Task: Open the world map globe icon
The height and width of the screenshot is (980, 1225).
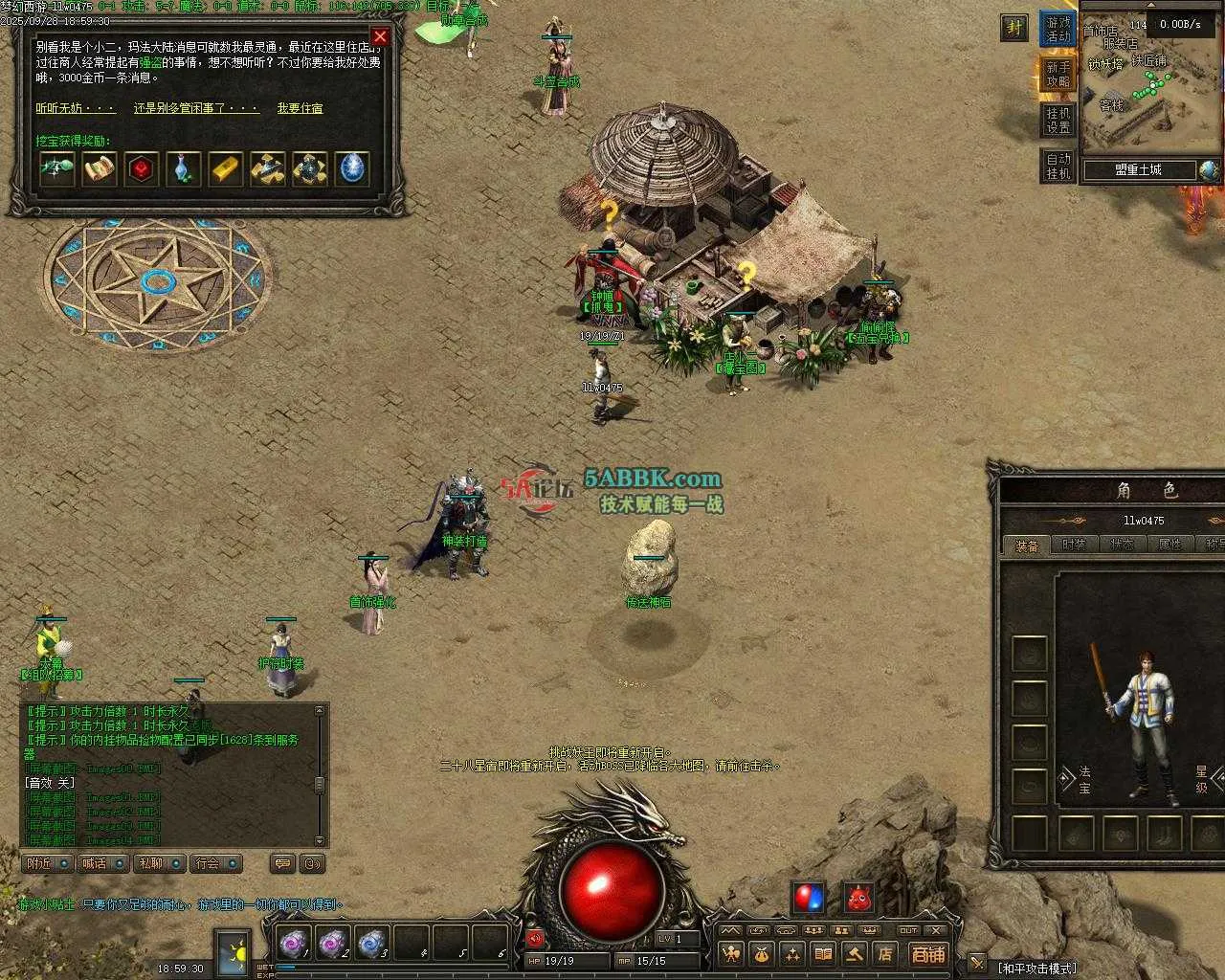Action: (x=1210, y=170)
